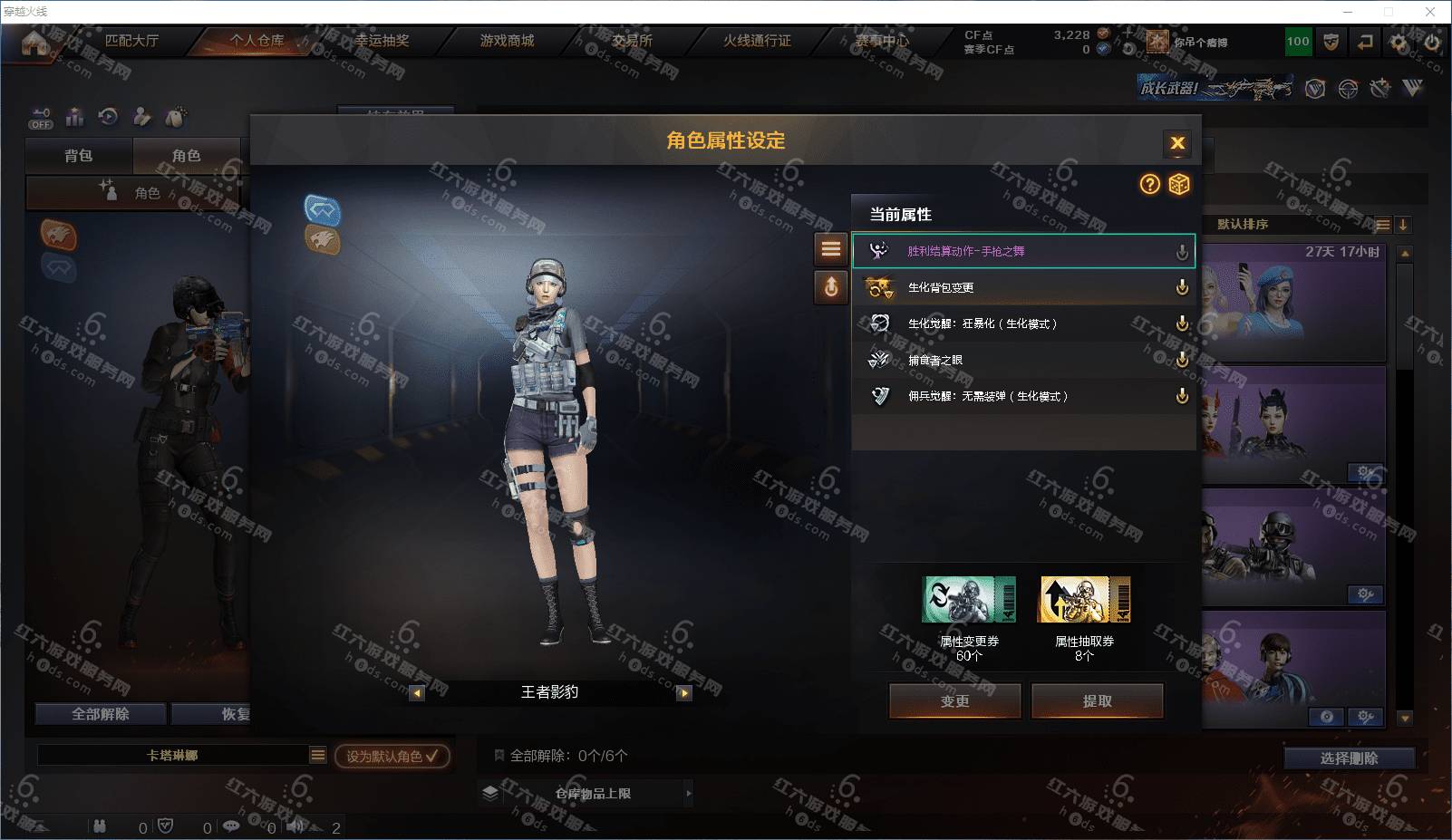1452x840 pixels.
Task: Click 设为默认角色 button
Action: [392, 756]
